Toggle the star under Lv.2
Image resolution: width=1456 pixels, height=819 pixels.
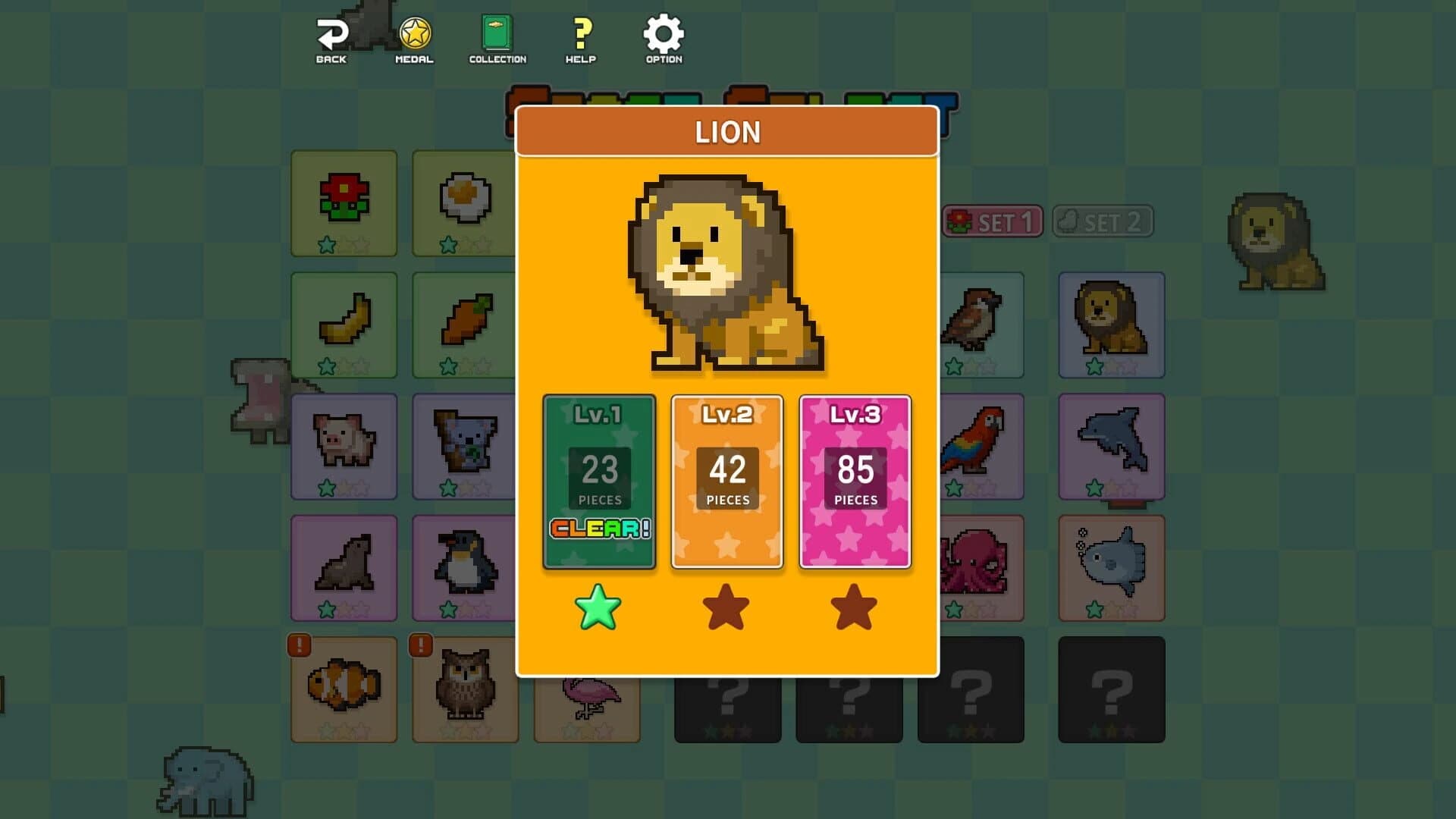[726, 607]
